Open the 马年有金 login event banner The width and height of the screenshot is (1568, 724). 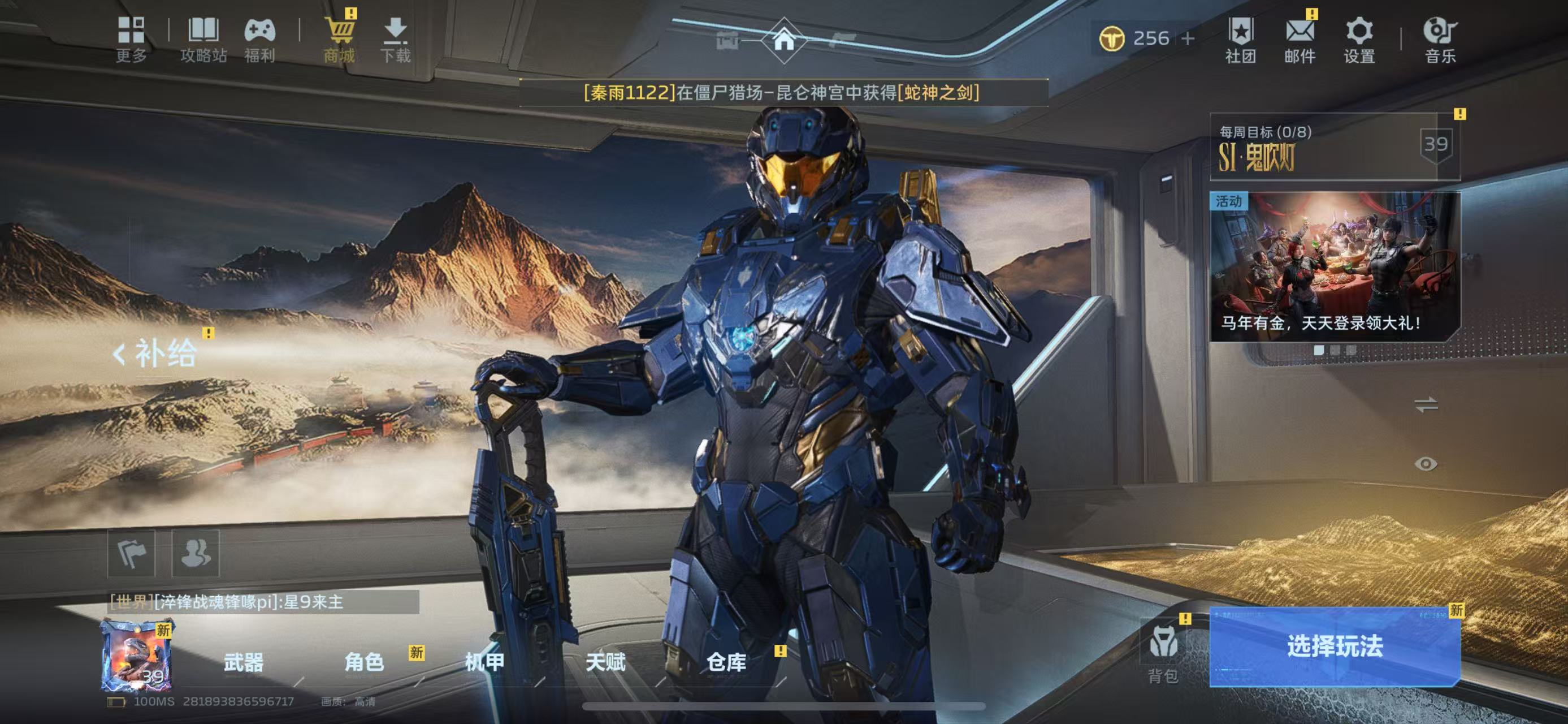coord(1334,267)
